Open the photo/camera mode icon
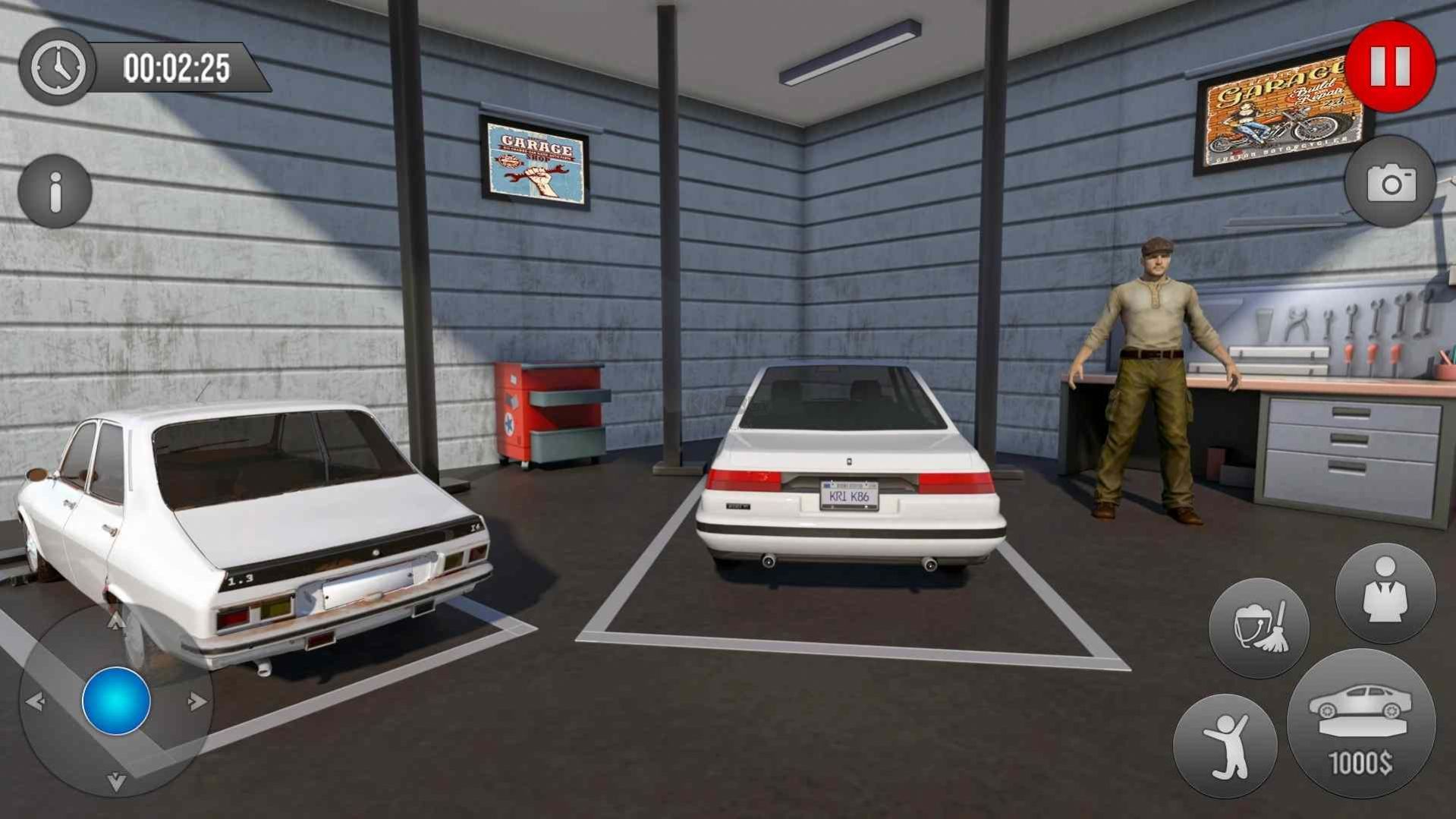The width and height of the screenshot is (1456, 819). [1391, 184]
